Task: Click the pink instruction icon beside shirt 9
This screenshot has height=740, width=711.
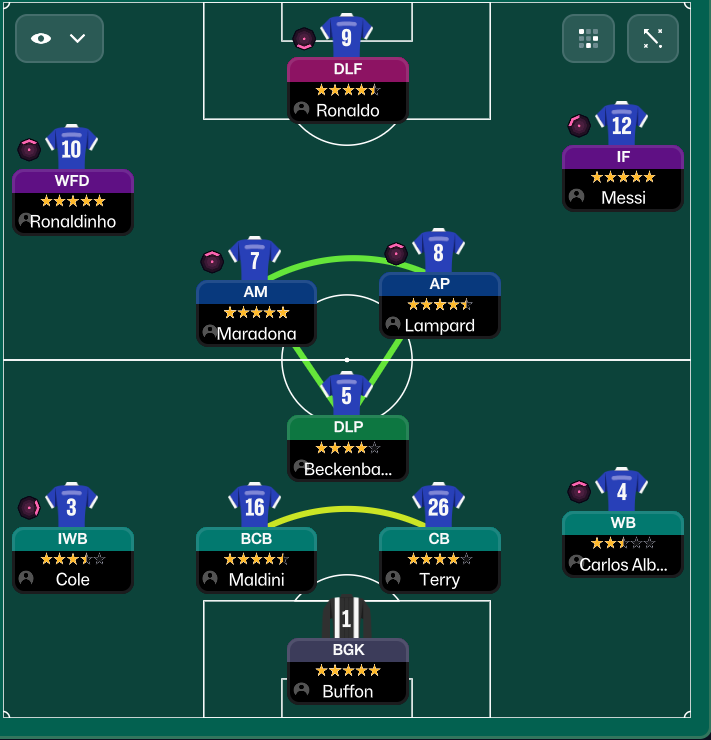Action: pos(304,39)
